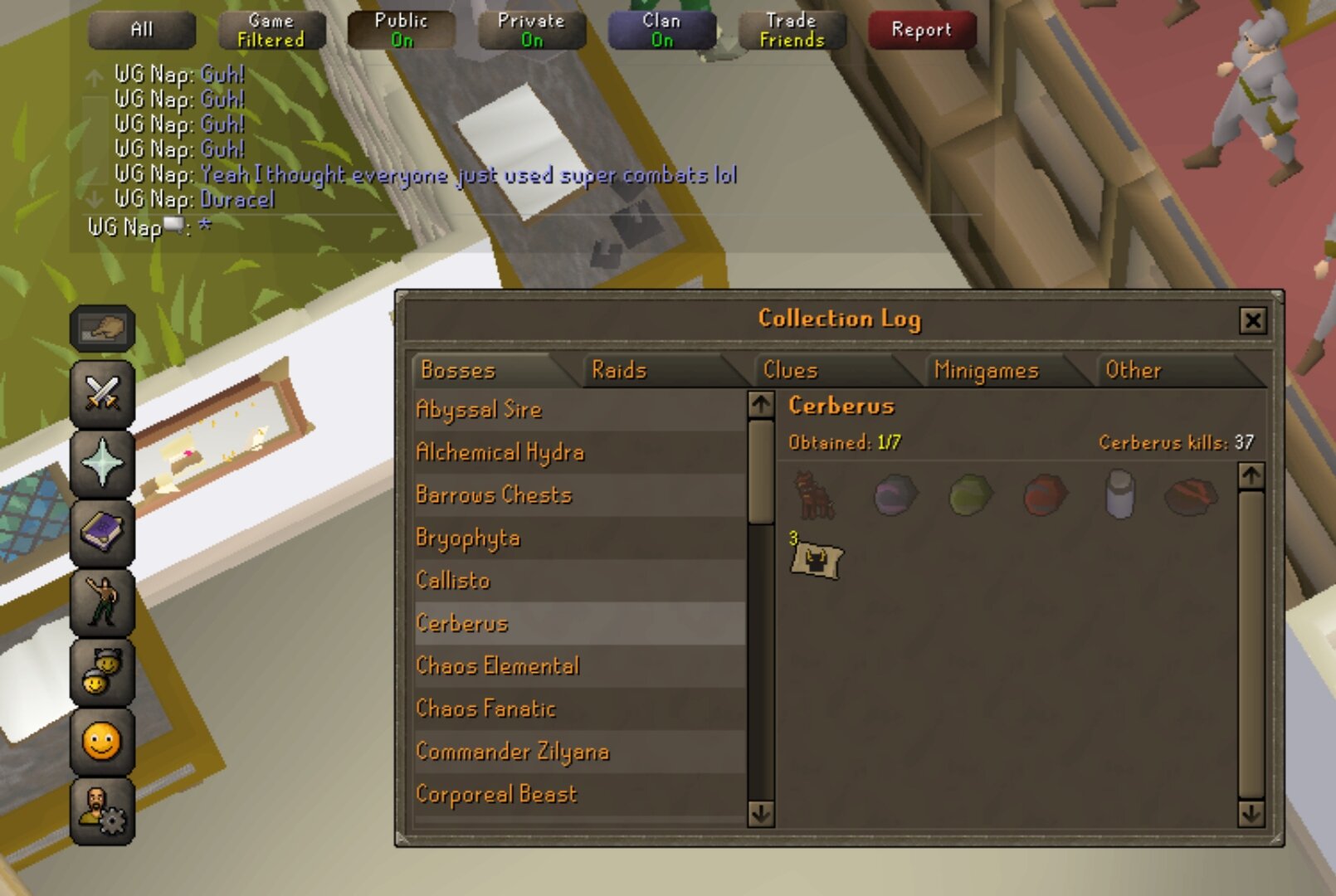Toggle the Clan chat filter
1336x896 pixels.
point(661,30)
